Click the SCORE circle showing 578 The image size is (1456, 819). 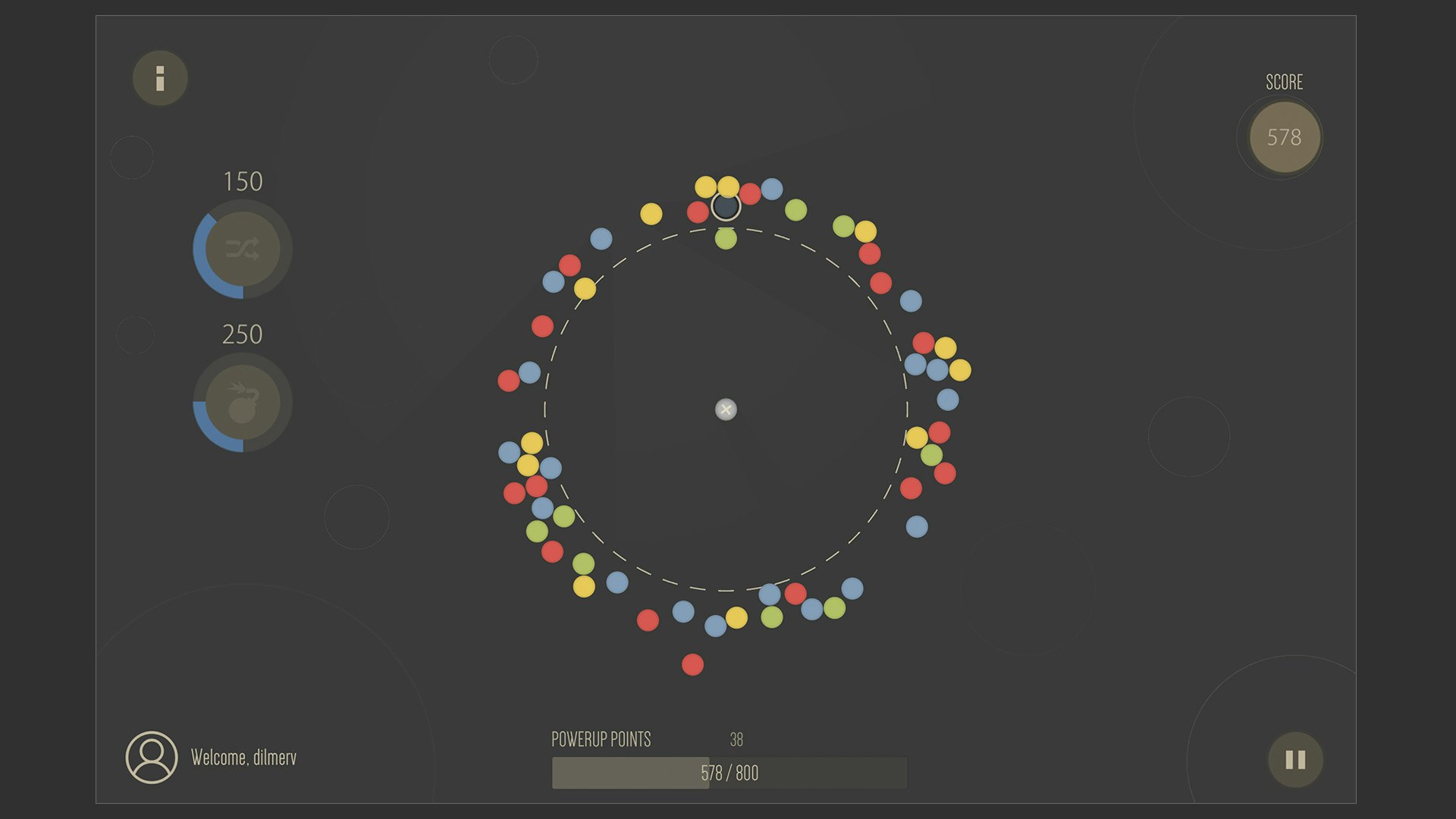pos(1285,137)
